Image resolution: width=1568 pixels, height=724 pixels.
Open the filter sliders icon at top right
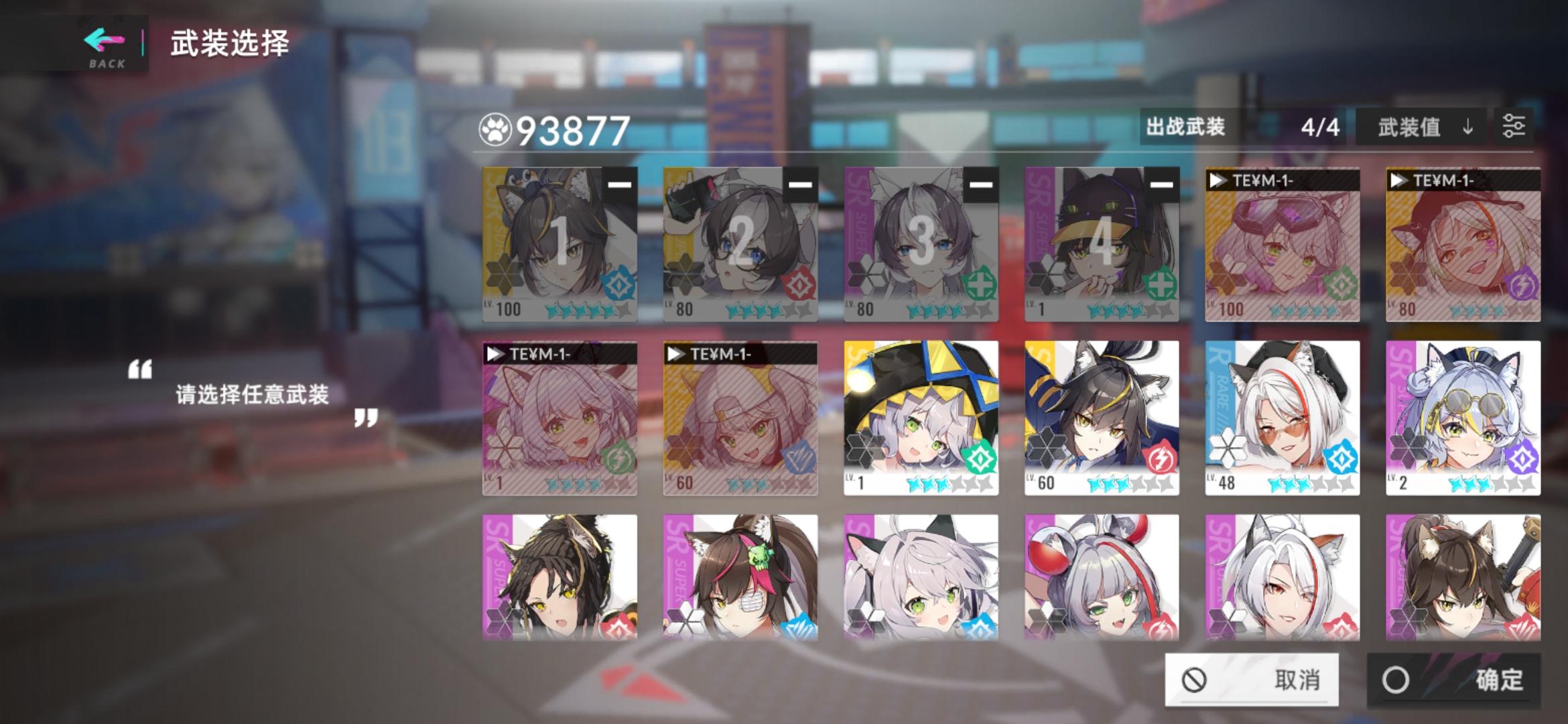tap(1516, 127)
